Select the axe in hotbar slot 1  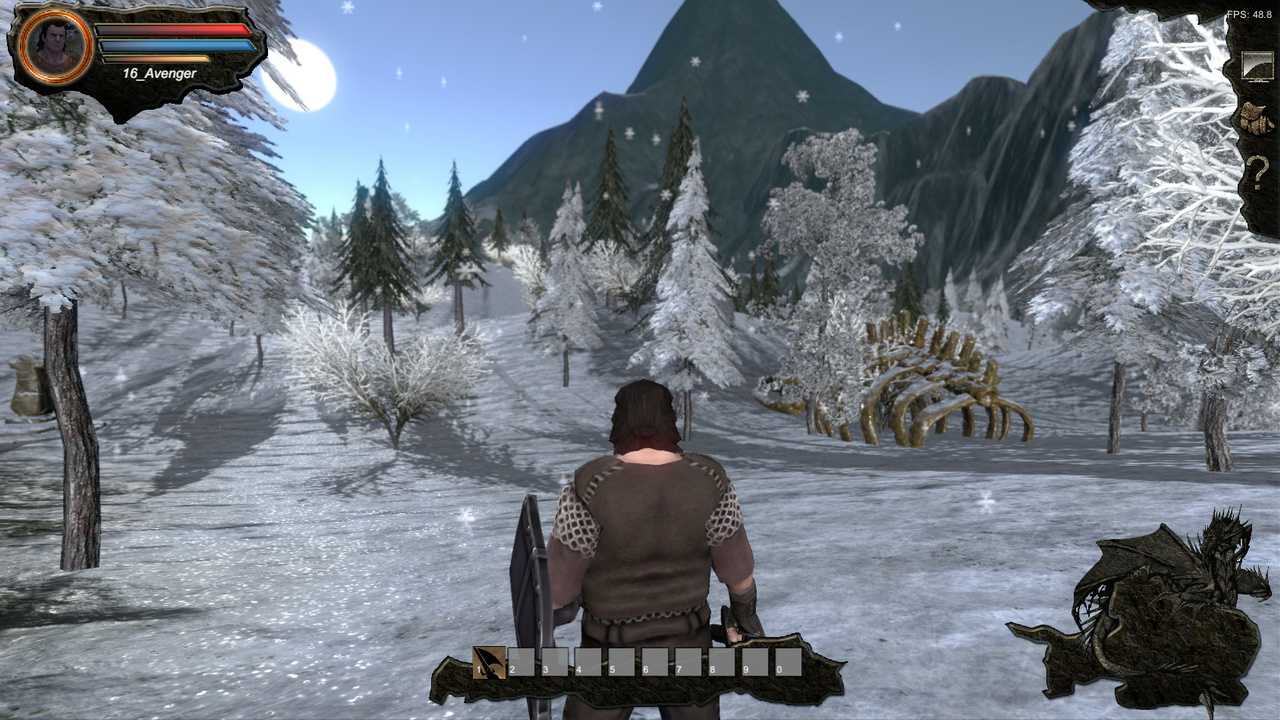tap(489, 662)
